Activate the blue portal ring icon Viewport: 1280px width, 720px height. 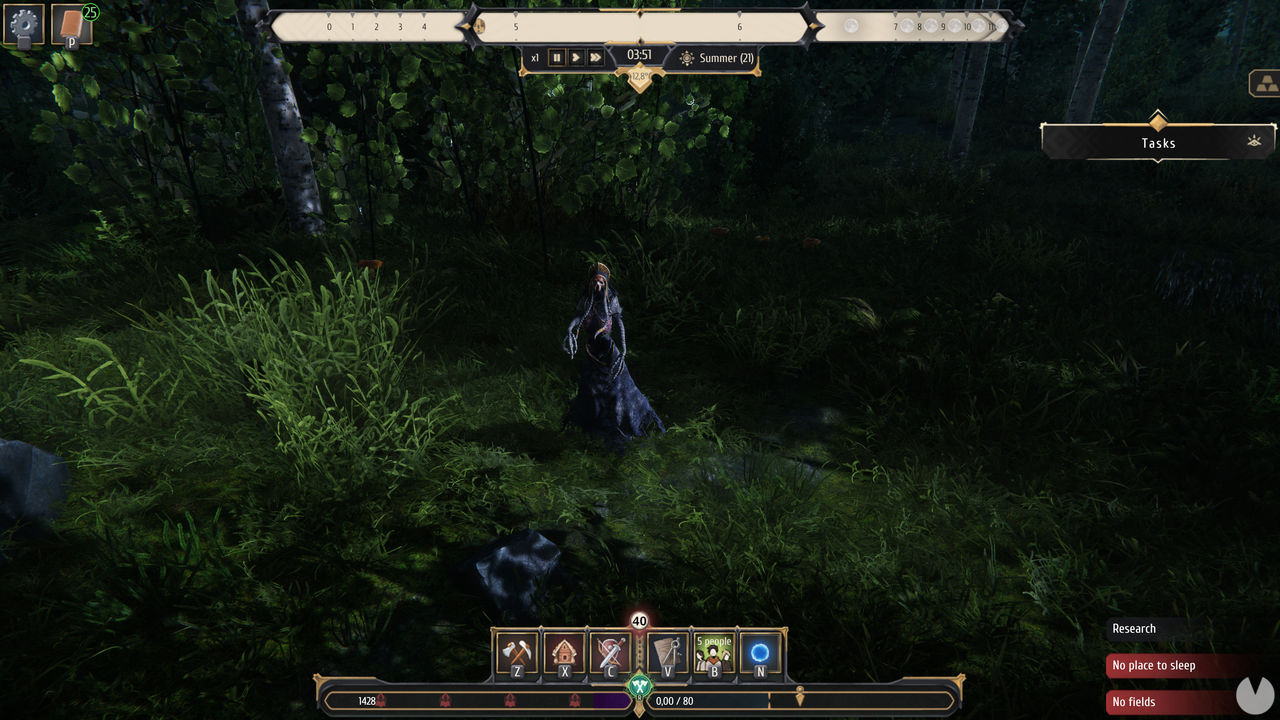point(760,654)
